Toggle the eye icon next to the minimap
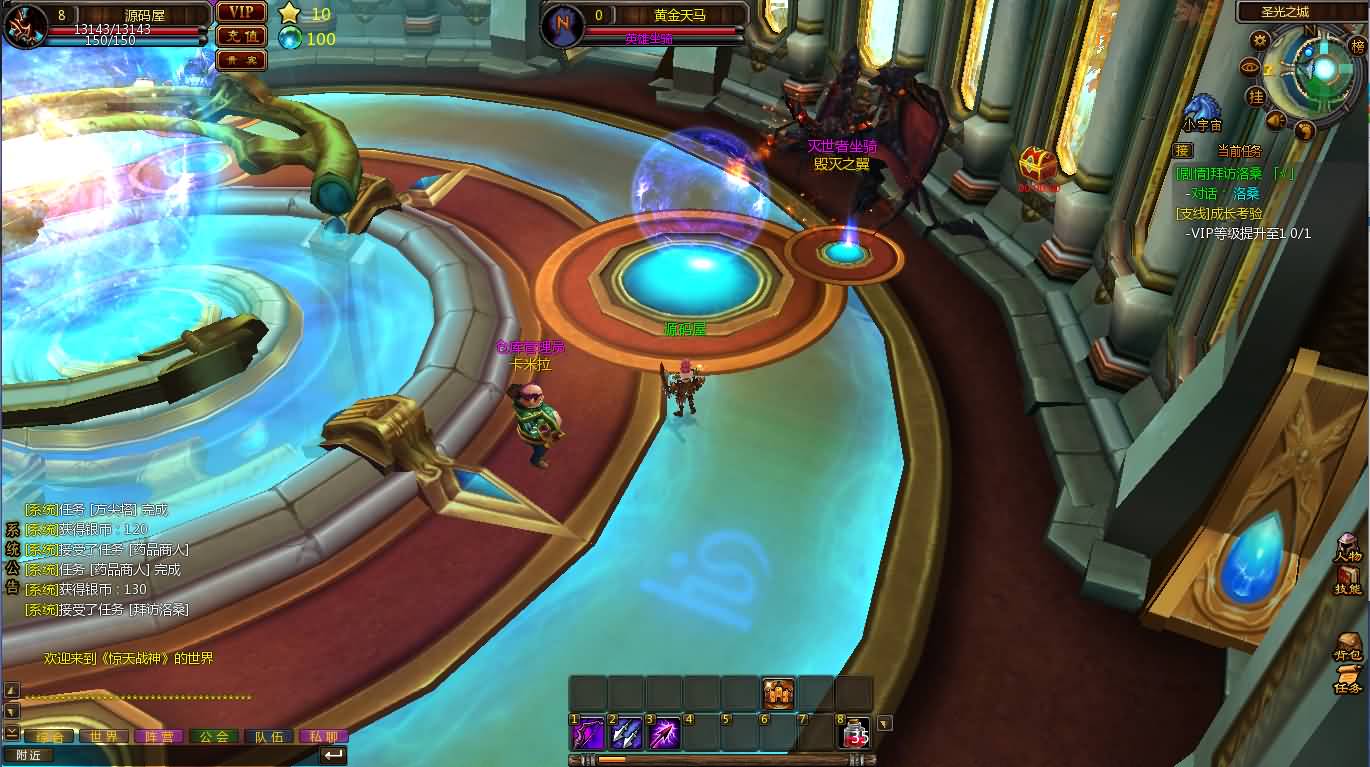1370x767 pixels. point(1249,69)
